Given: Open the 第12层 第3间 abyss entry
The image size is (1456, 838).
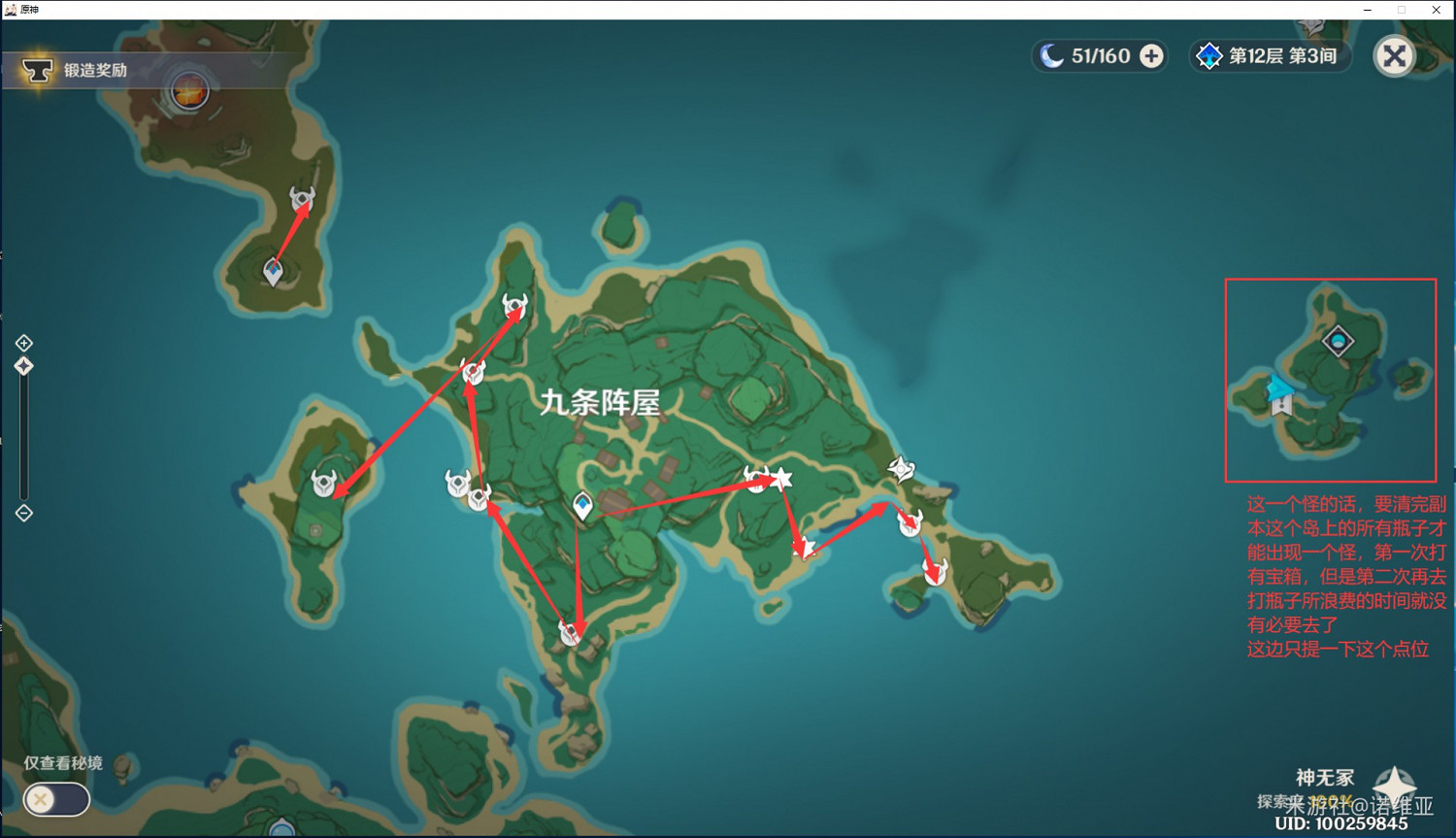Looking at the screenshot, I should (1269, 56).
